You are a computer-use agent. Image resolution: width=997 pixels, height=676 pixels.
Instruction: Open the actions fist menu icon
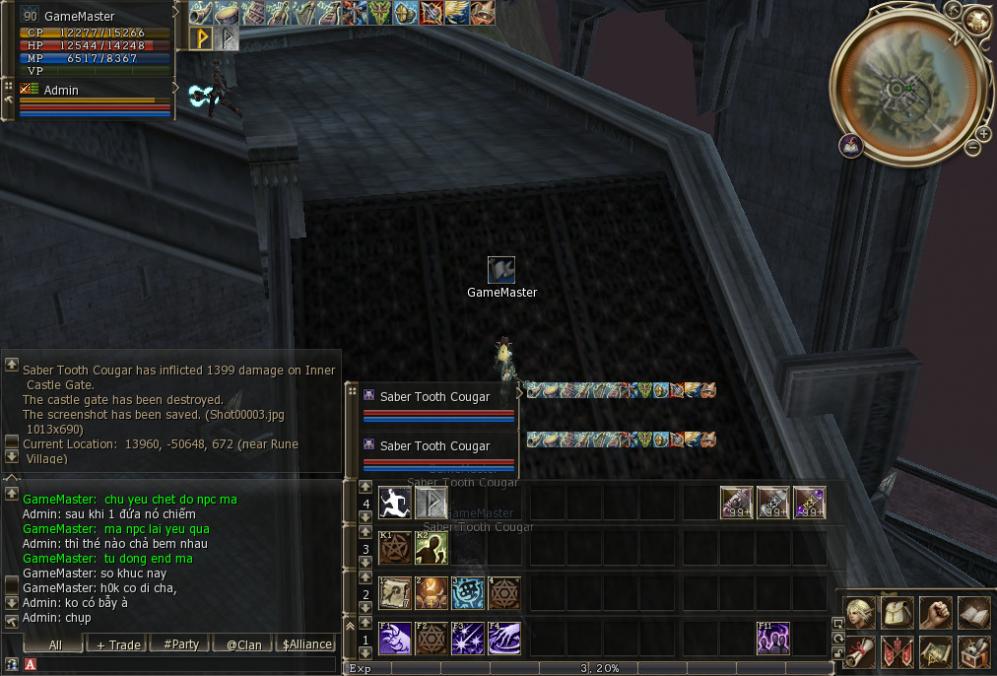pos(935,613)
